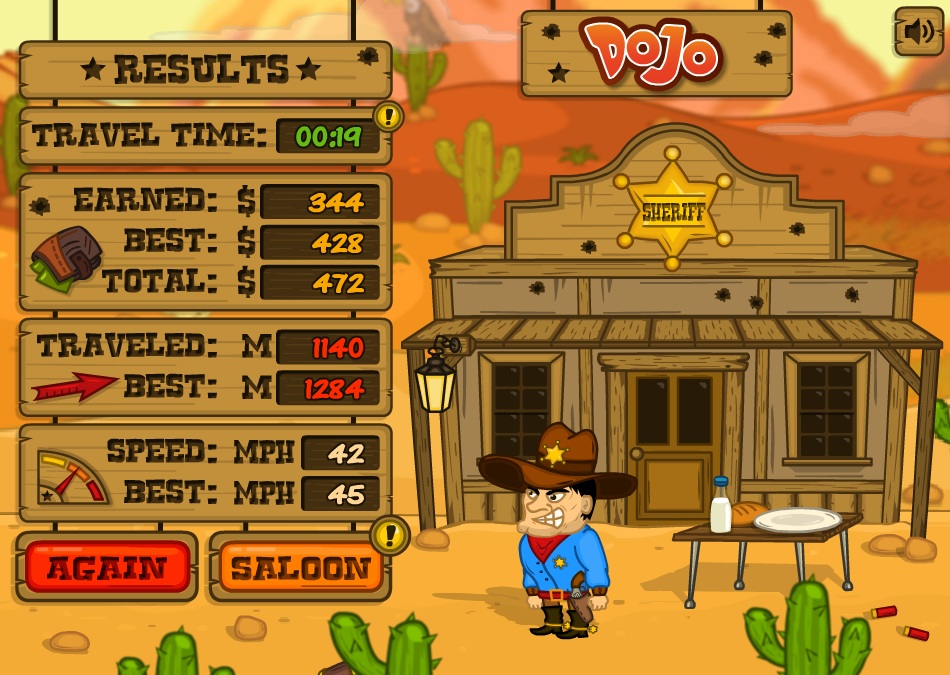Click the alert badge on Saloon button

pos(389,535)
